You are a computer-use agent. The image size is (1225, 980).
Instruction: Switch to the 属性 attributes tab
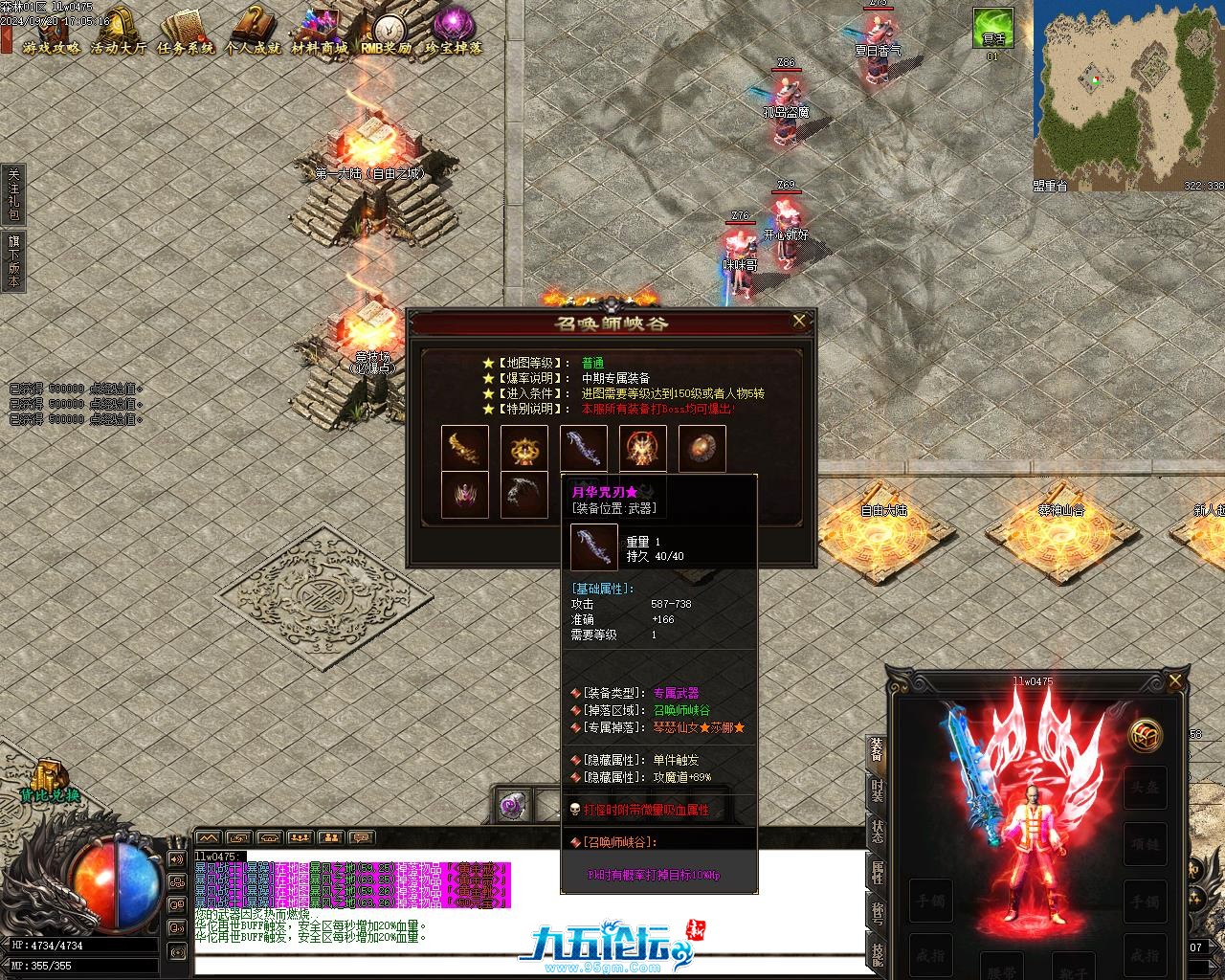(877, 872)
